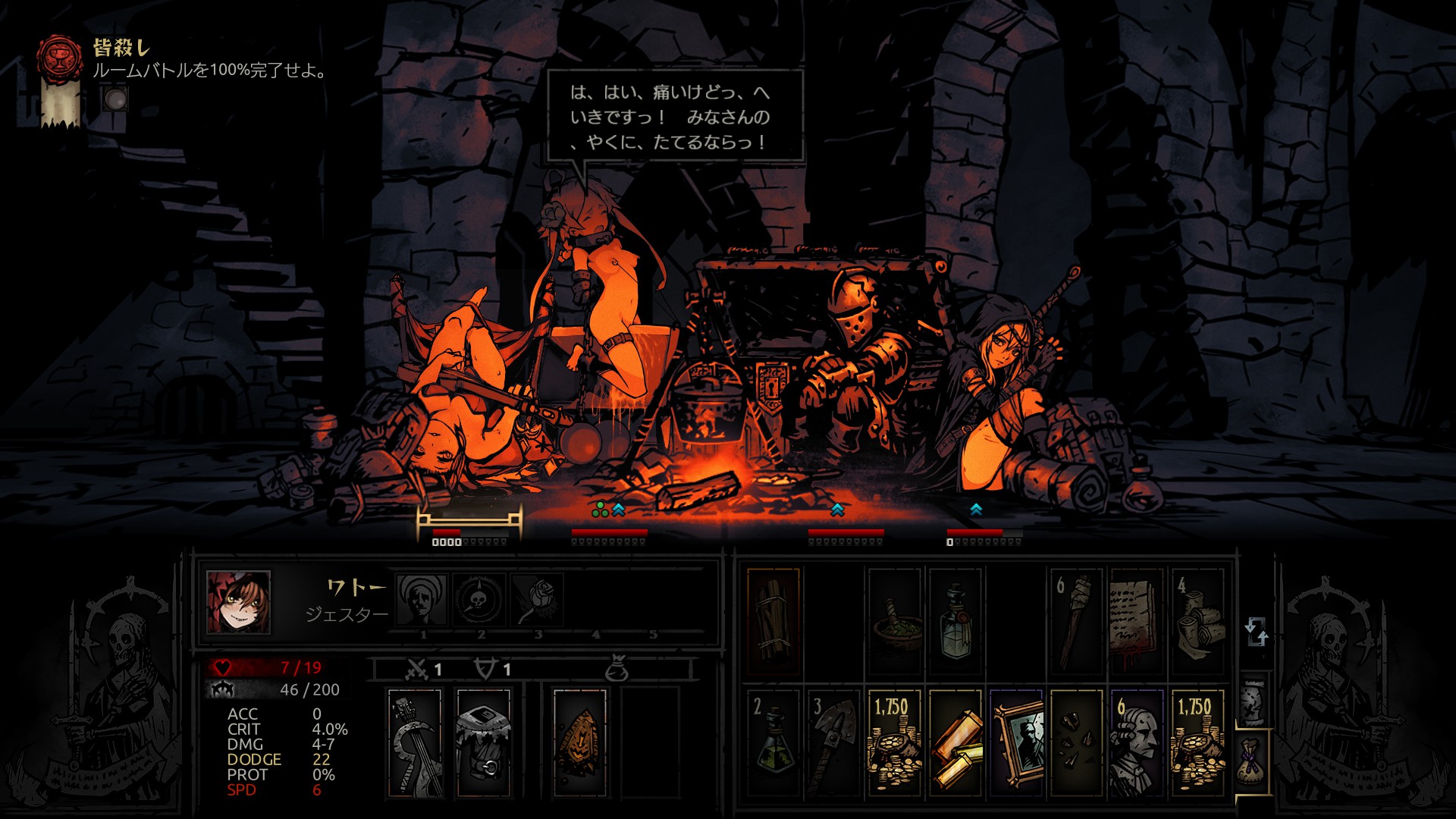Image resolution: width=1456 pixels, height=819 pixels.
Task: Choose the rose camping skill
Action: (x=537, y=599)
